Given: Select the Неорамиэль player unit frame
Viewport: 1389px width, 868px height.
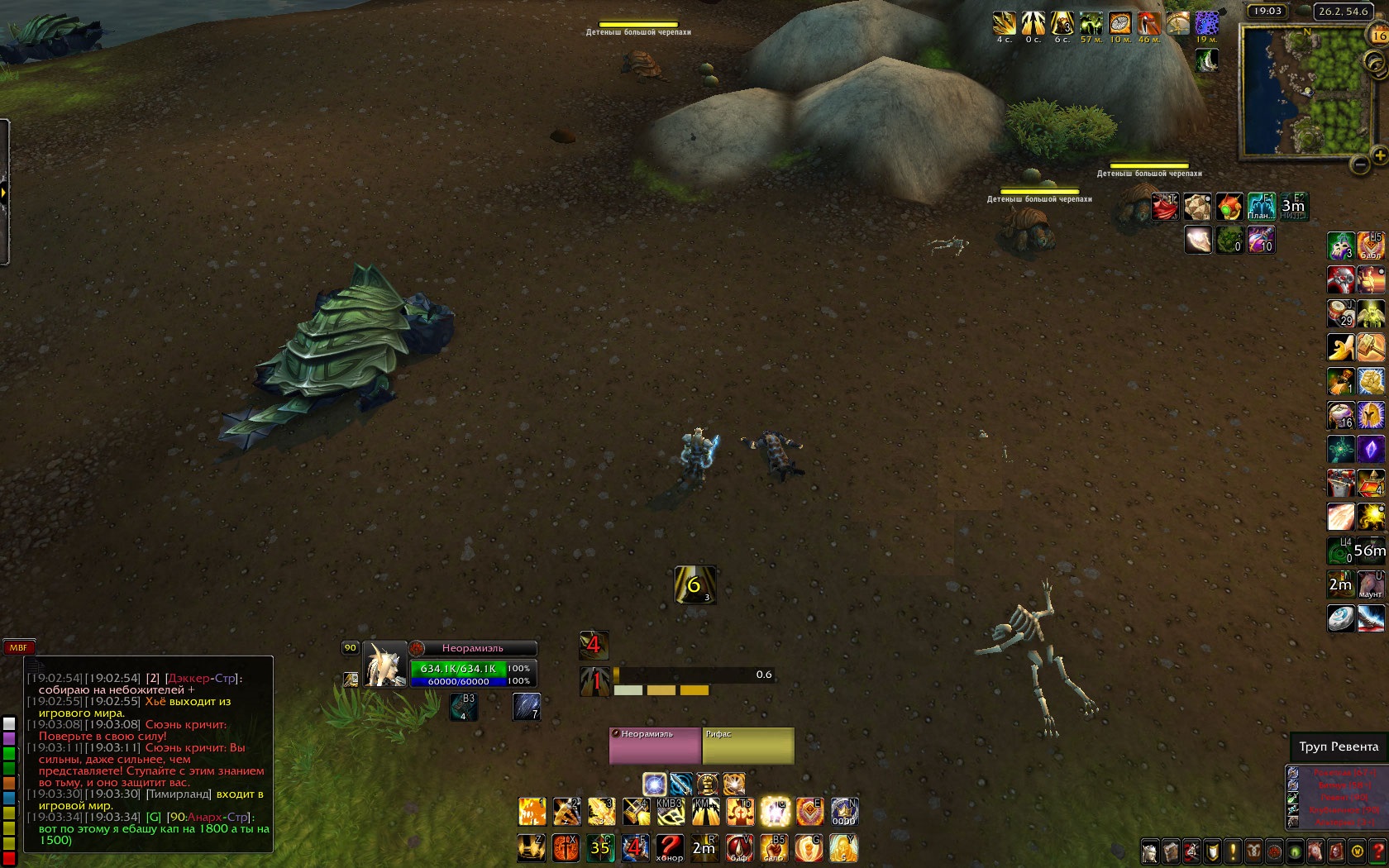Looking at the screenshot, I should [x=472, y=648].
